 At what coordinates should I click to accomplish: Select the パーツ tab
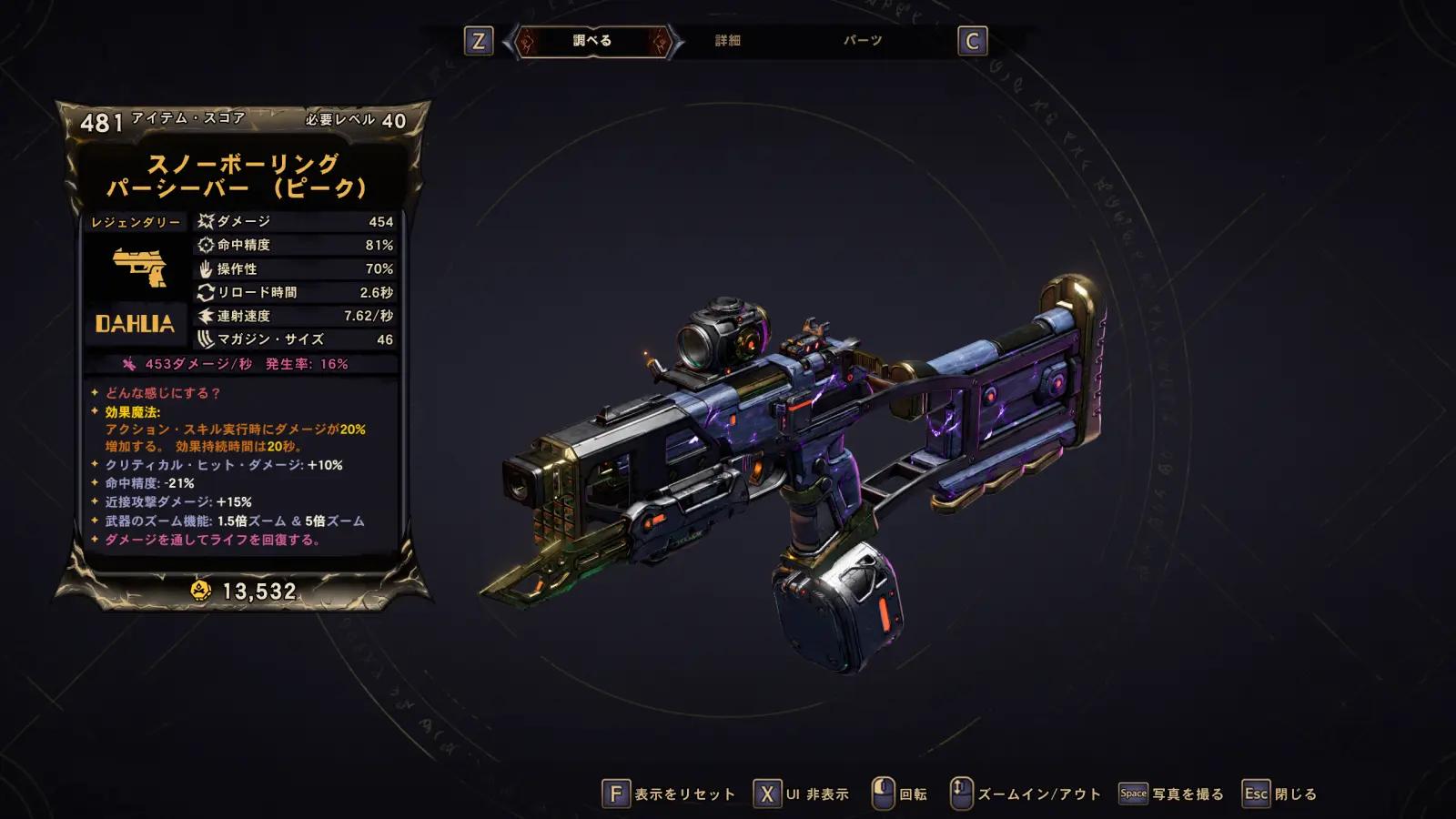(862, 41)
